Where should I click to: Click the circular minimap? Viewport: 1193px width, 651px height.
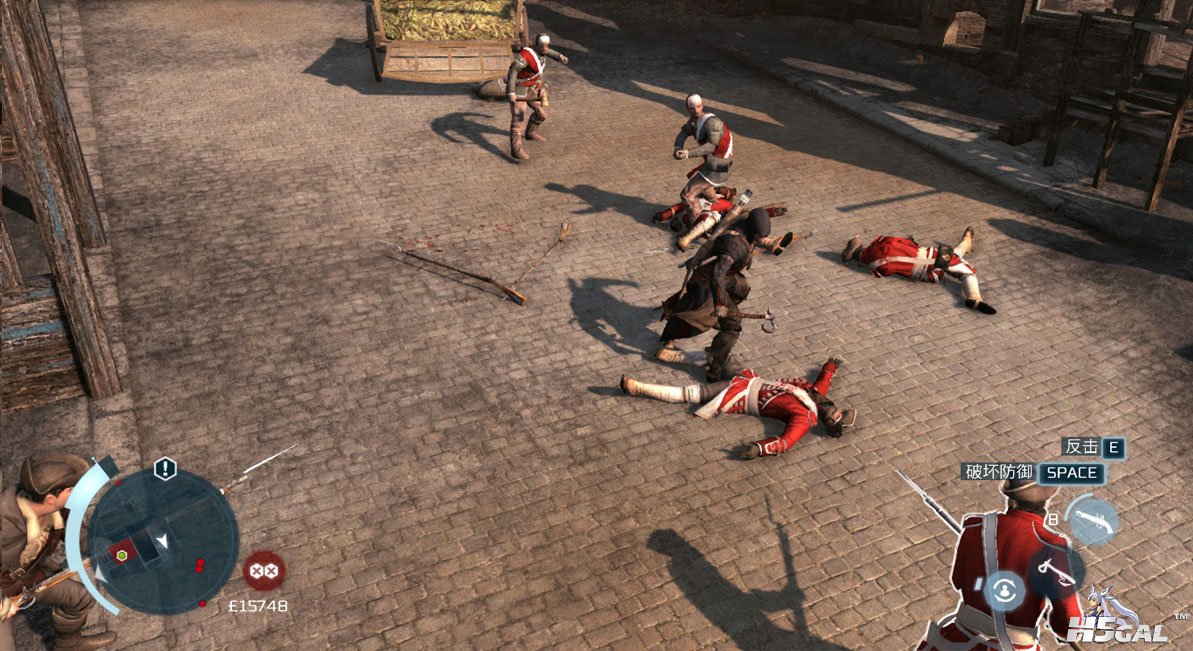tap(163, 541)
